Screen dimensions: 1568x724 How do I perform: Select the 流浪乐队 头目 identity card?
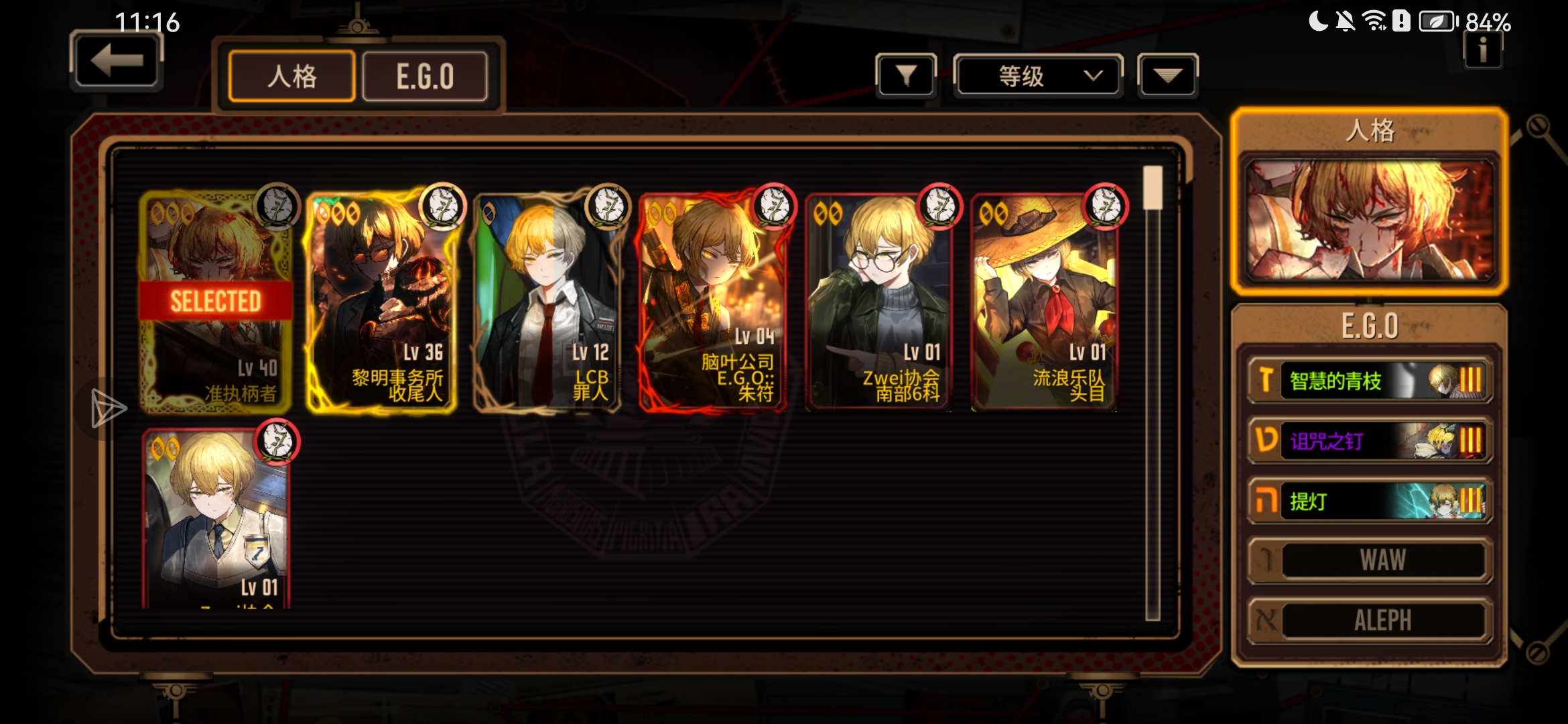click(1044, 302)
